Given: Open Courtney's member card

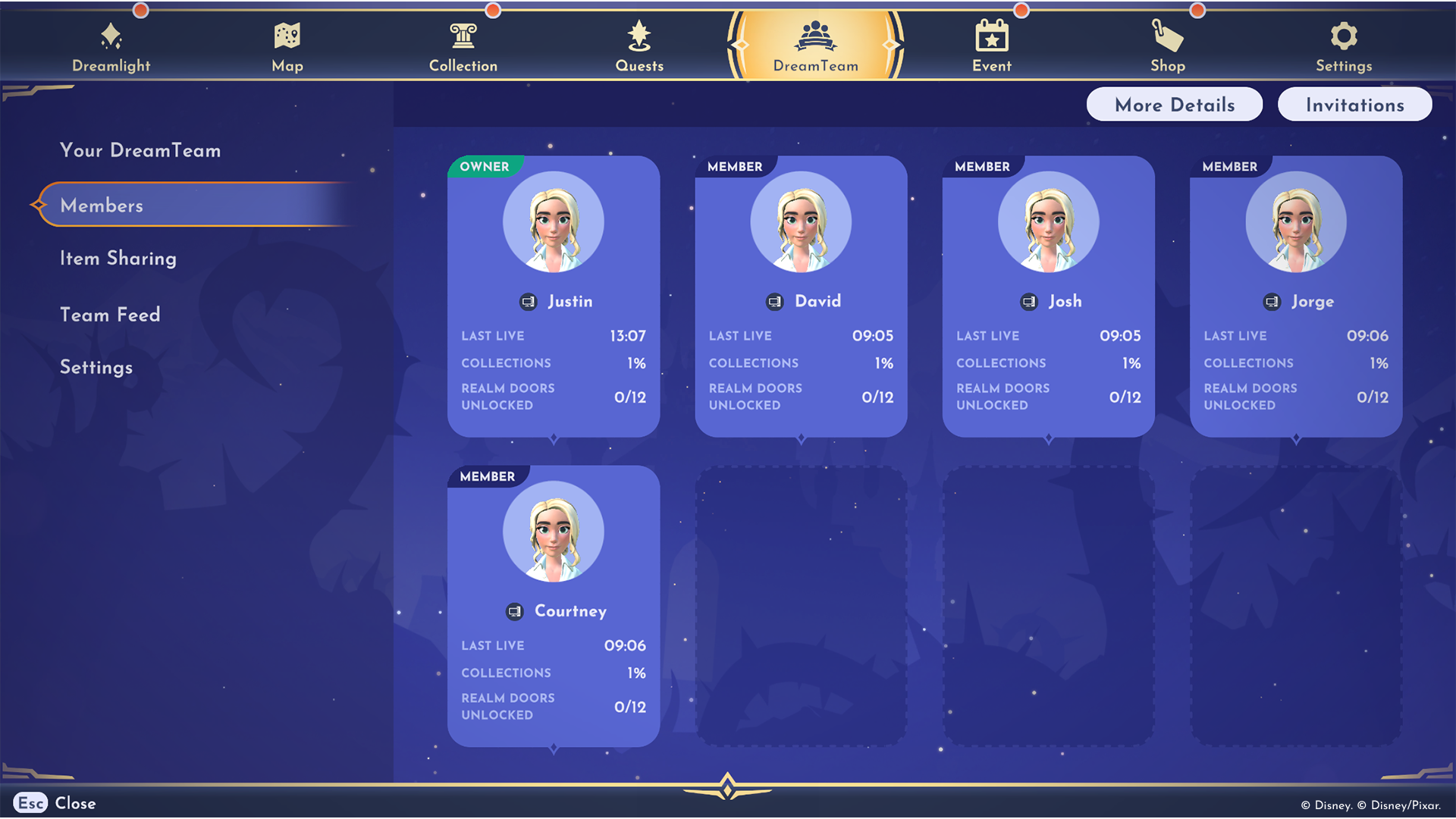Looking at the screenshot, I should click(554, 606).
